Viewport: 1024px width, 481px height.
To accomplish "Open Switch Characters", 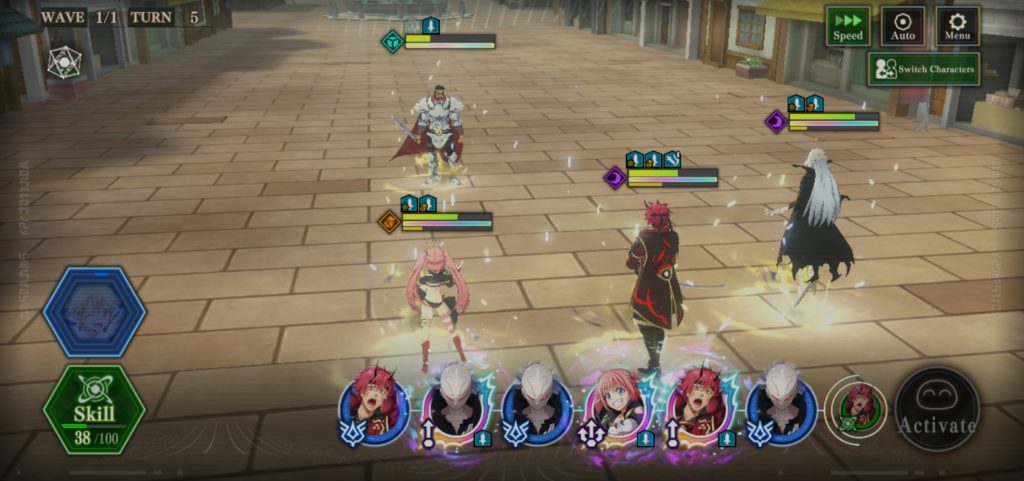I will [923, 69].
